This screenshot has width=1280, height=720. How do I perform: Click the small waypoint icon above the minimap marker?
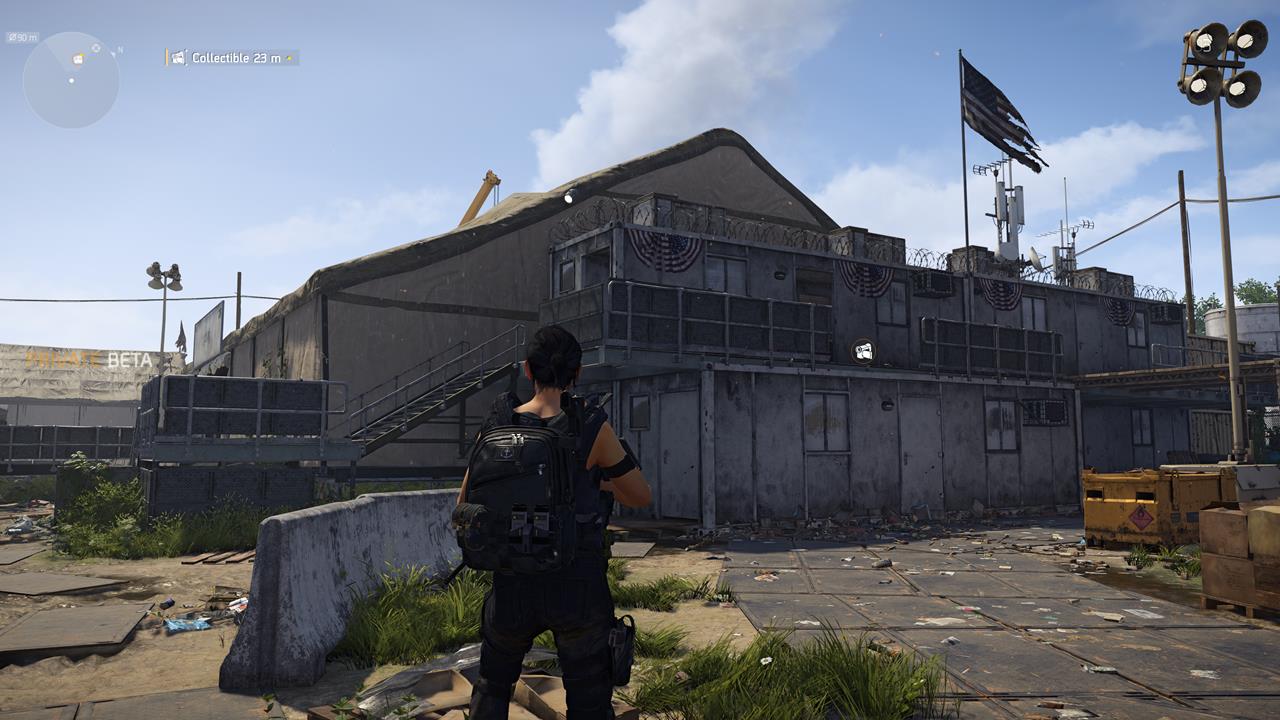coord(96,47)
